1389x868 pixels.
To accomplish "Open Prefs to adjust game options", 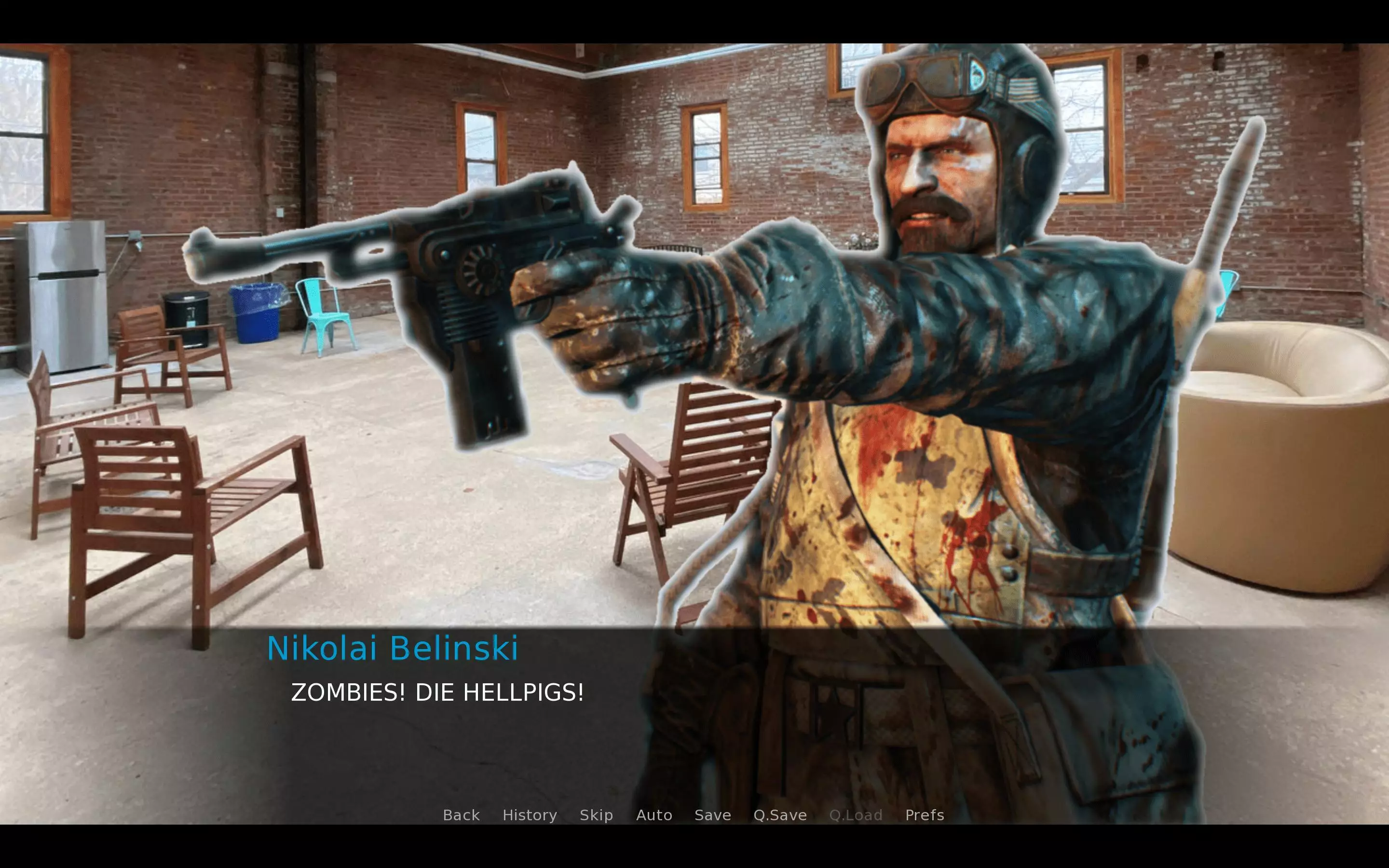I will (x=924, y=814).
